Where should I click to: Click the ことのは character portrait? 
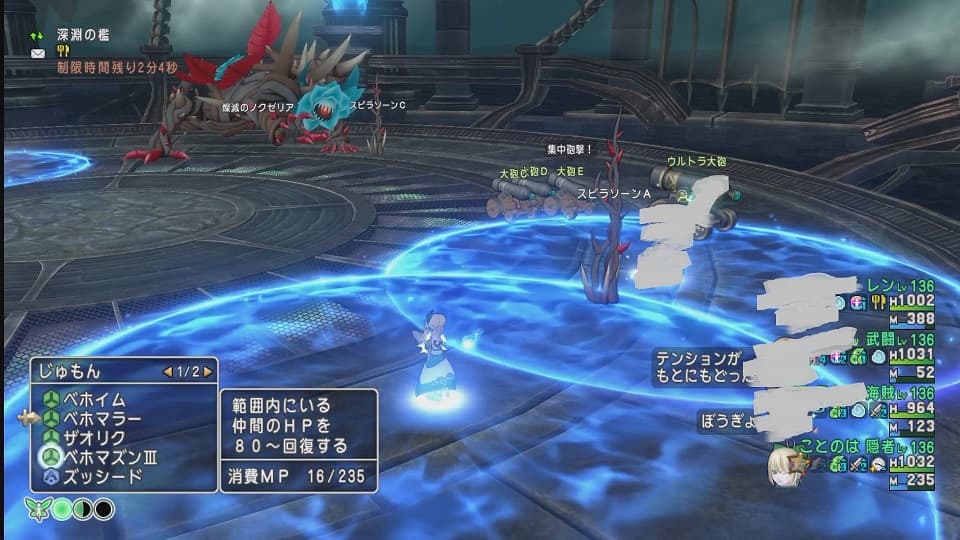coord(783,466)
